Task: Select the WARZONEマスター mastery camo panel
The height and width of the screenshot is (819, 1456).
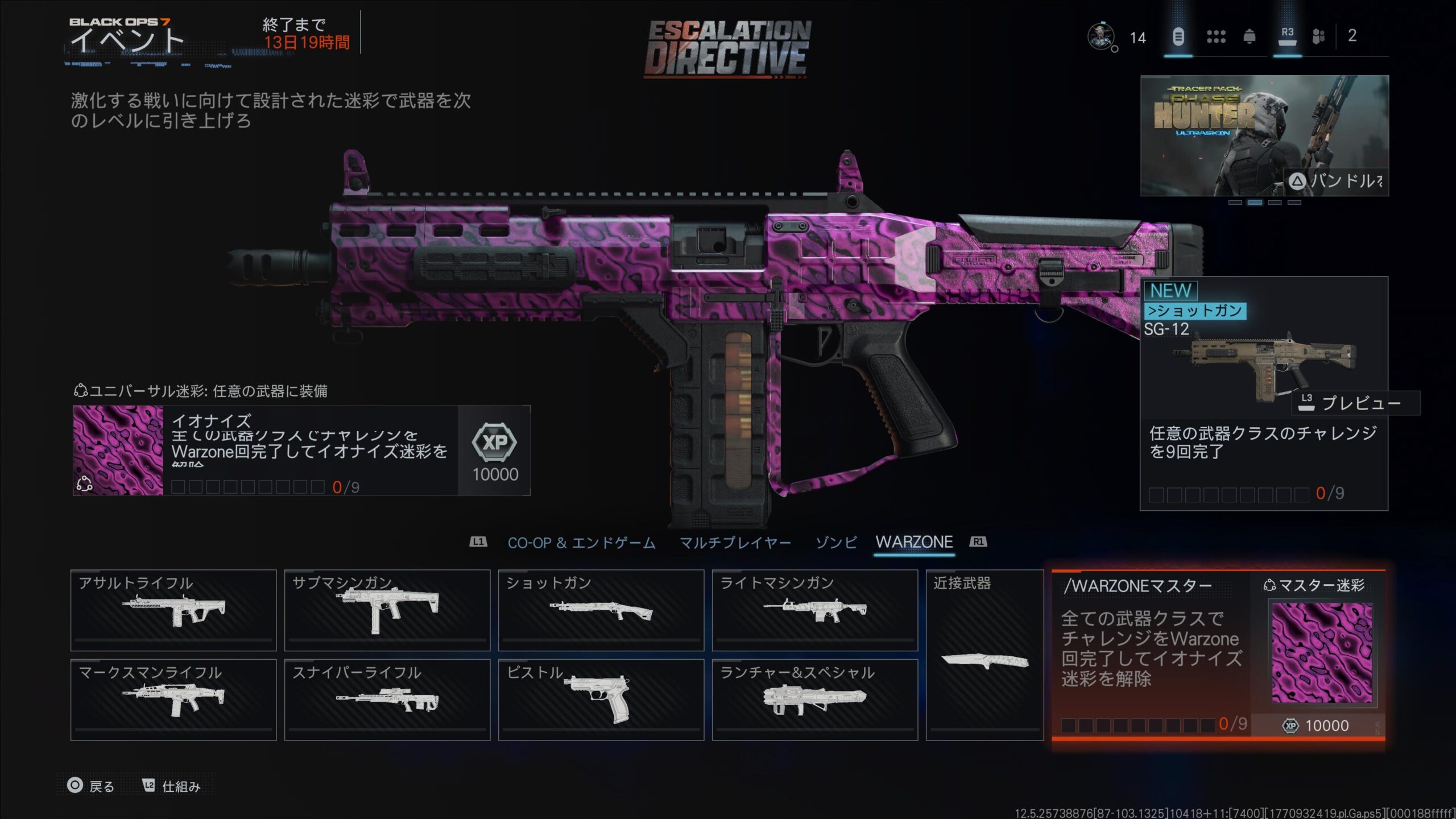Action: [x=1218, y=655]
